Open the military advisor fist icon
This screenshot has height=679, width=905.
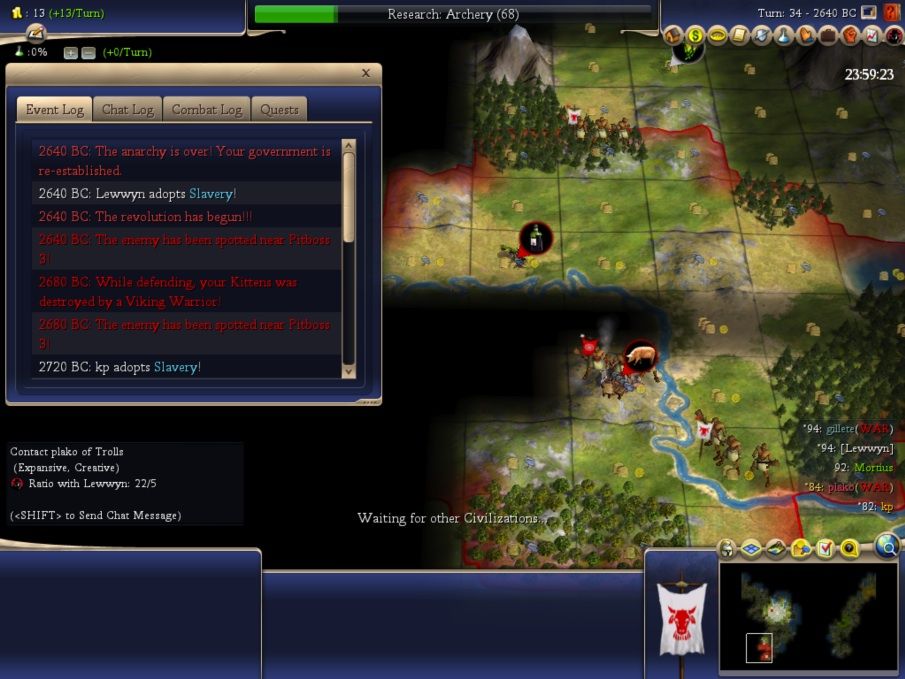[850, 35]
